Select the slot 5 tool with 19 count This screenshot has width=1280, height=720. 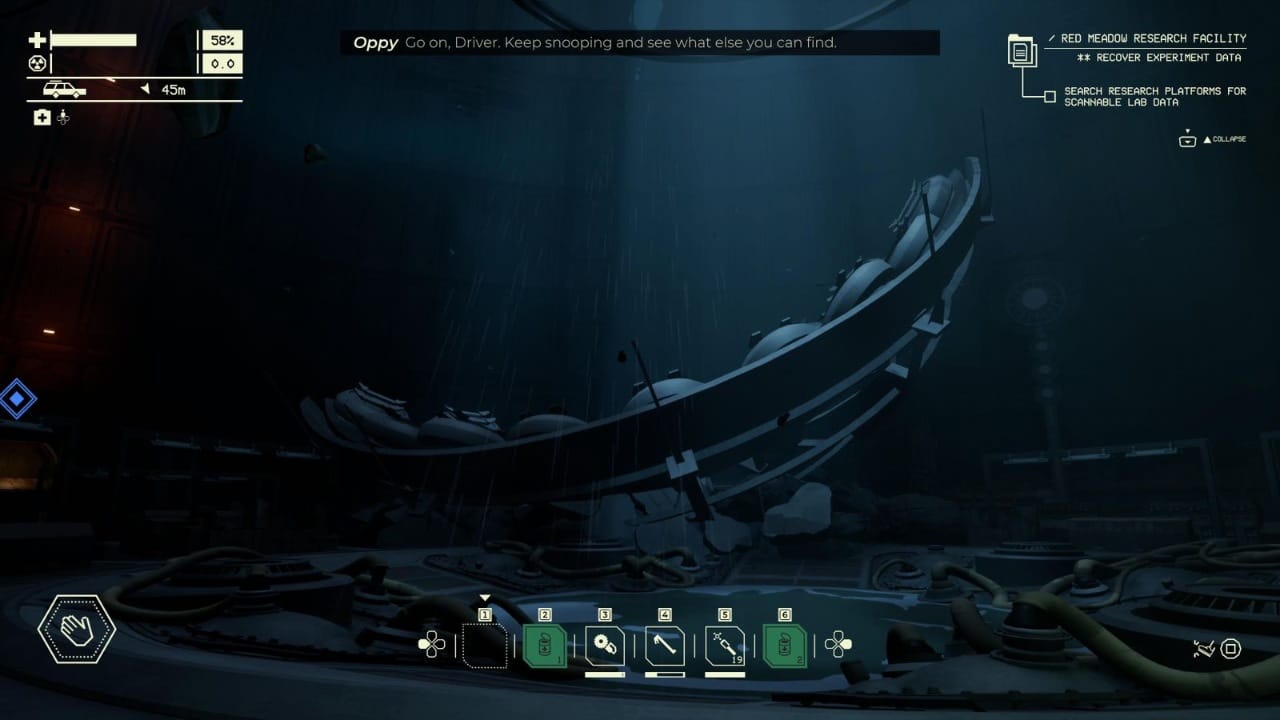pos(725,646)
